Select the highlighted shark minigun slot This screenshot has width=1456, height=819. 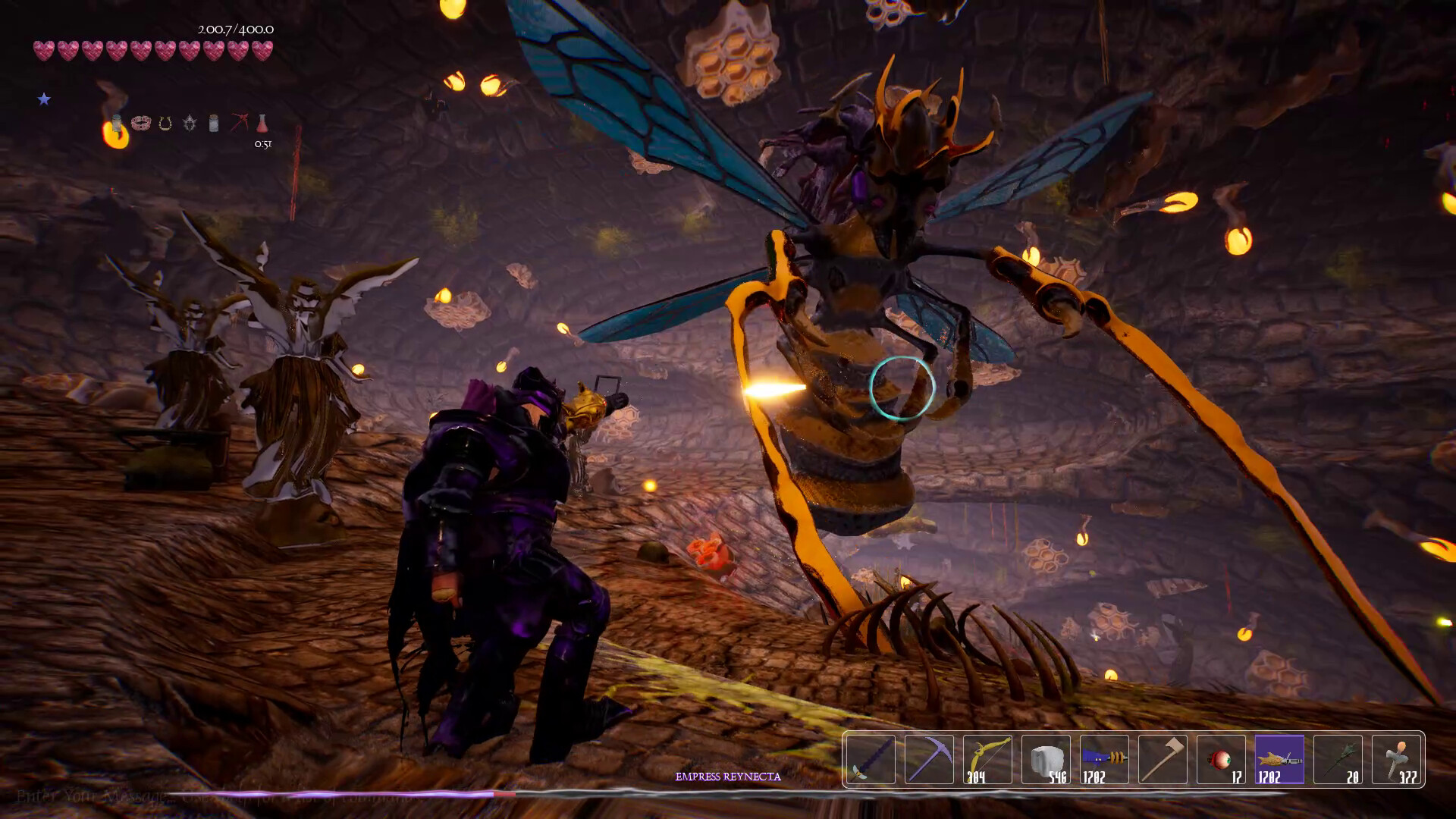click(1279, 759)
